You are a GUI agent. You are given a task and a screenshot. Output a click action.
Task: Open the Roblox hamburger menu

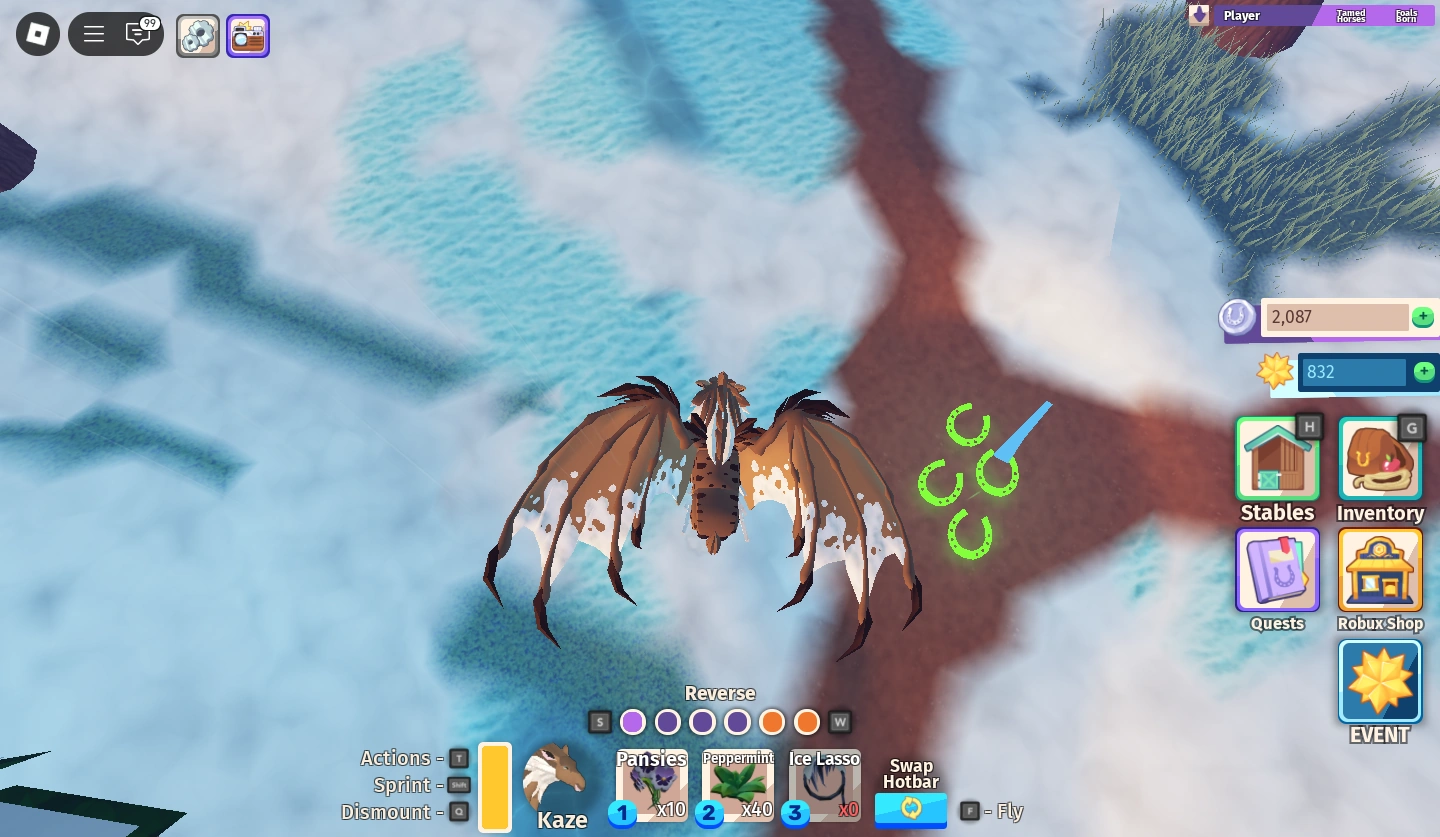click(x=93, y=33)
